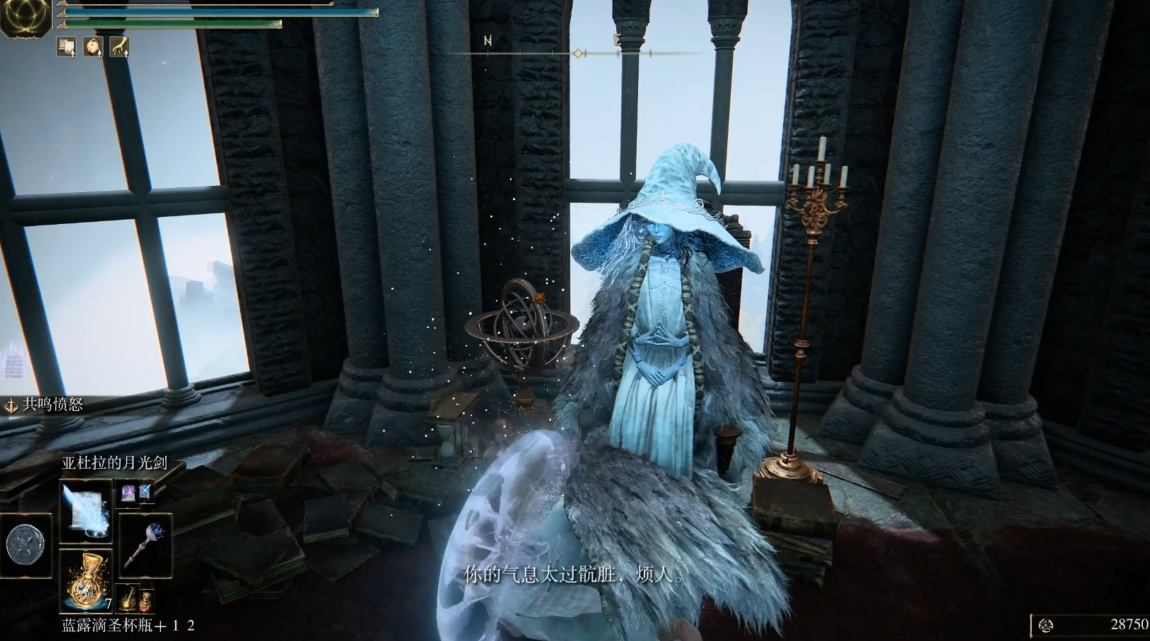This screenshot has height=641, width=1150.
Task: Use the Cerulean Tears flask slot
Action: click(x=85, y=580)
